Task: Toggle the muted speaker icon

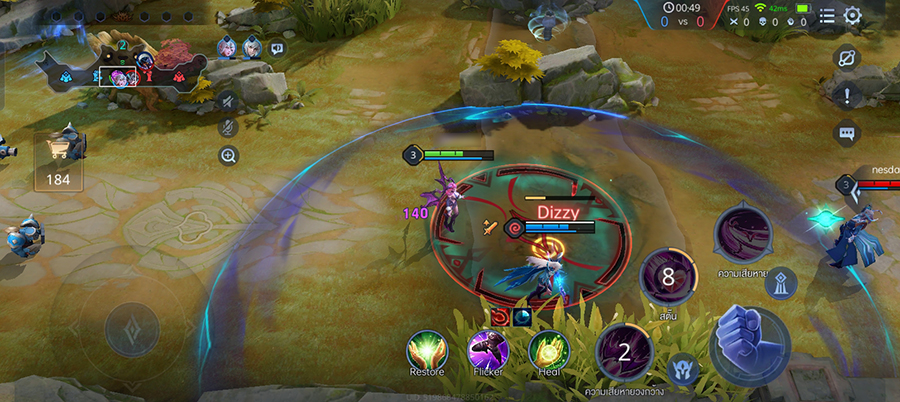Action: click(x=229, y=100)
